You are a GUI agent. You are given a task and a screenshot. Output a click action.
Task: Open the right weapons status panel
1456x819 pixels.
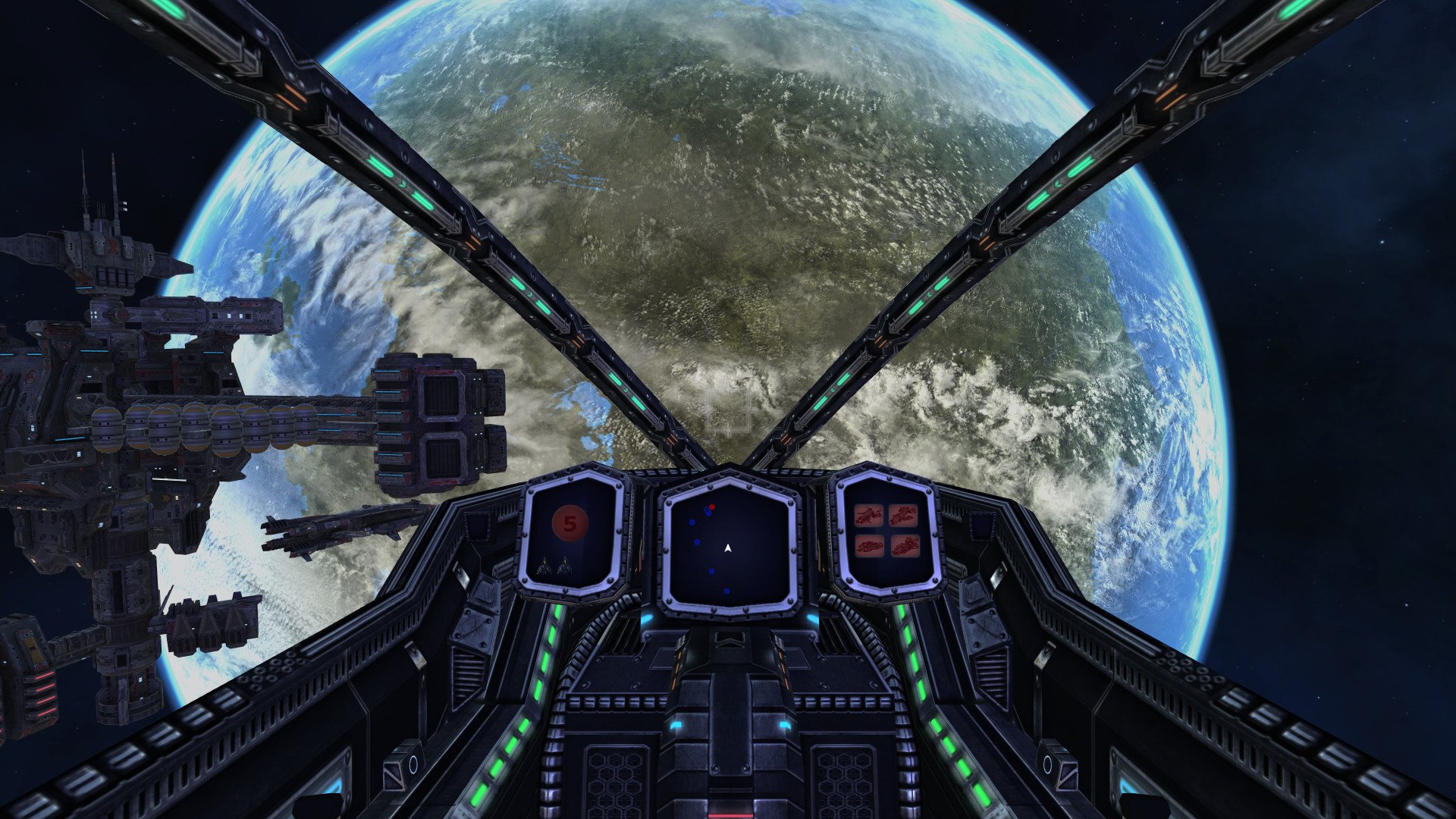point(889,535)
